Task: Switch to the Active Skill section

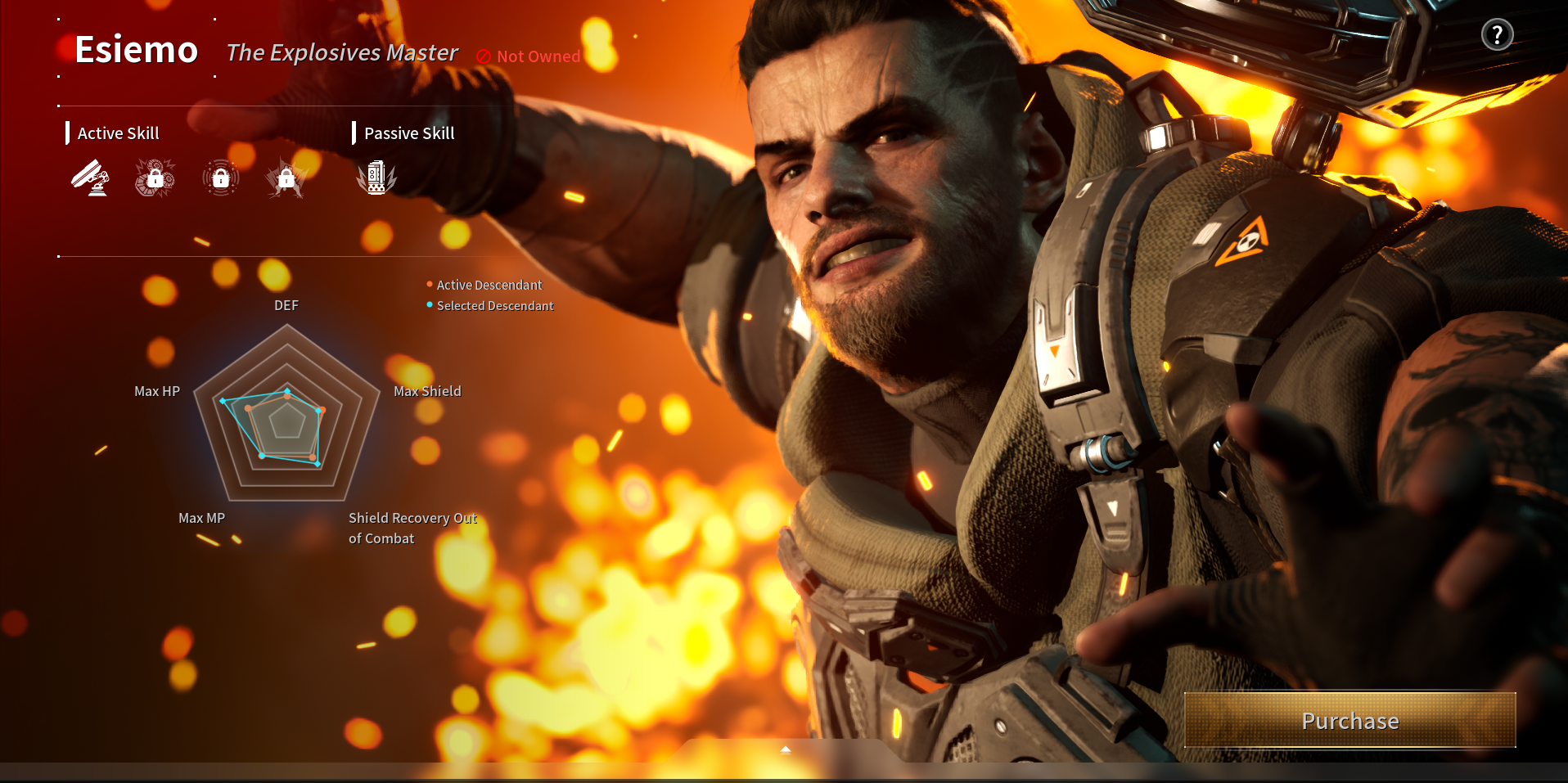Action: pos(118,133)
